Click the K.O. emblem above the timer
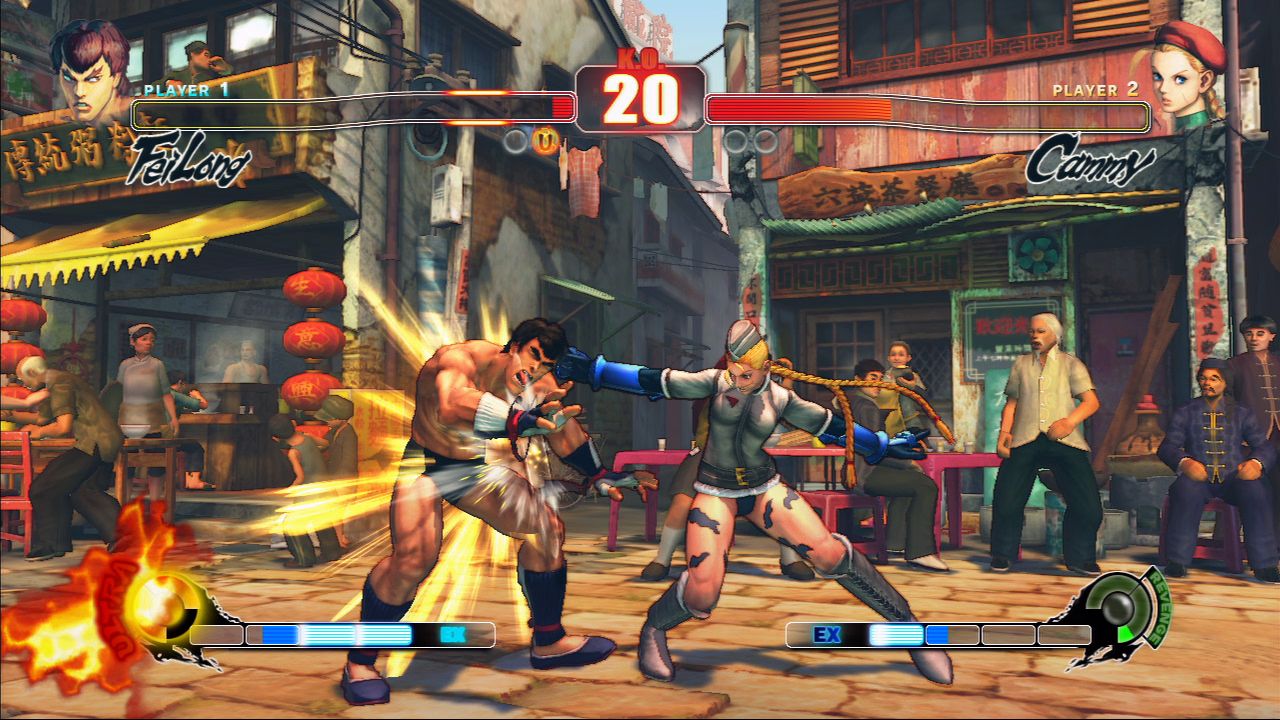 click(x=640, y=60)
